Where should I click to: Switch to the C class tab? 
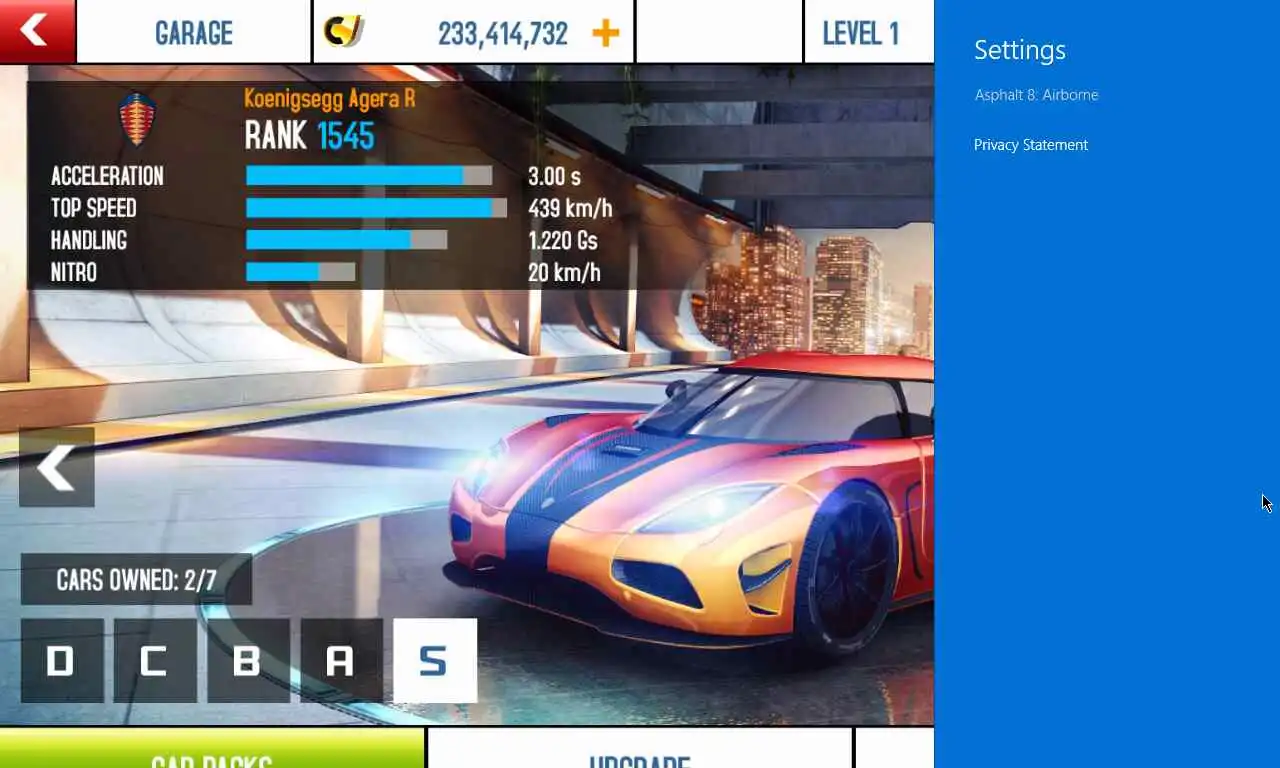[155, 661]
